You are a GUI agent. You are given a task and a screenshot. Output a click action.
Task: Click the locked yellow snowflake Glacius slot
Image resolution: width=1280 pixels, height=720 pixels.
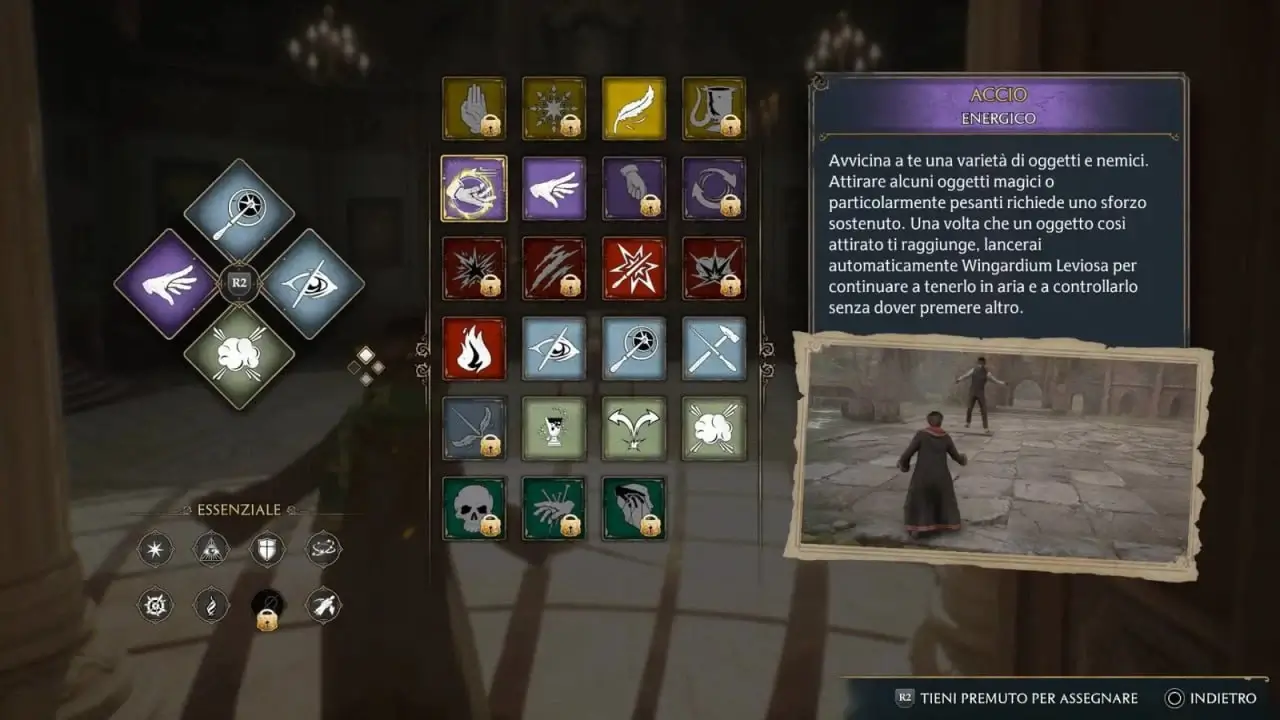click(x=554, y=108)
